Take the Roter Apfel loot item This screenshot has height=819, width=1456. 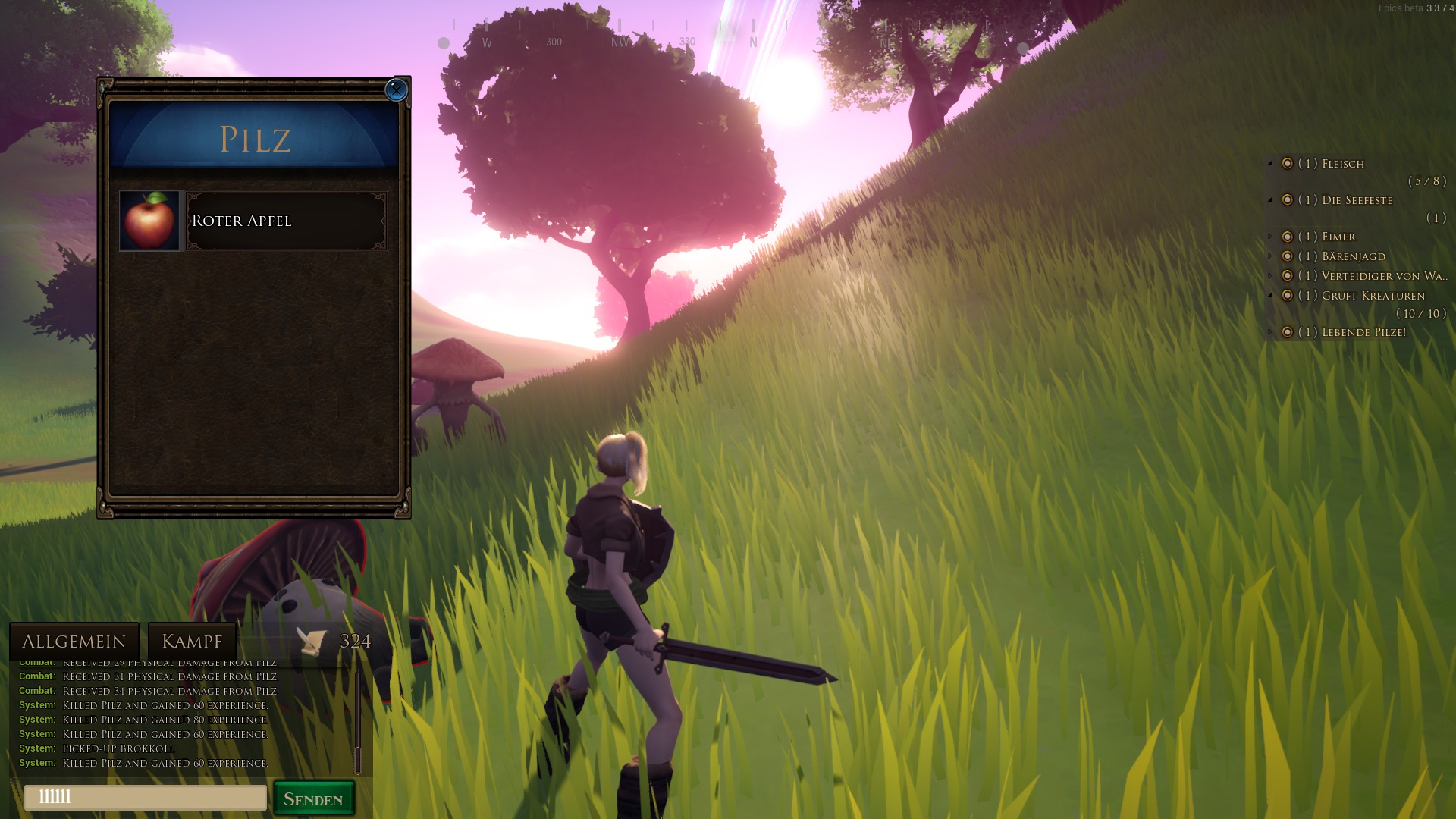coord(254,221)
